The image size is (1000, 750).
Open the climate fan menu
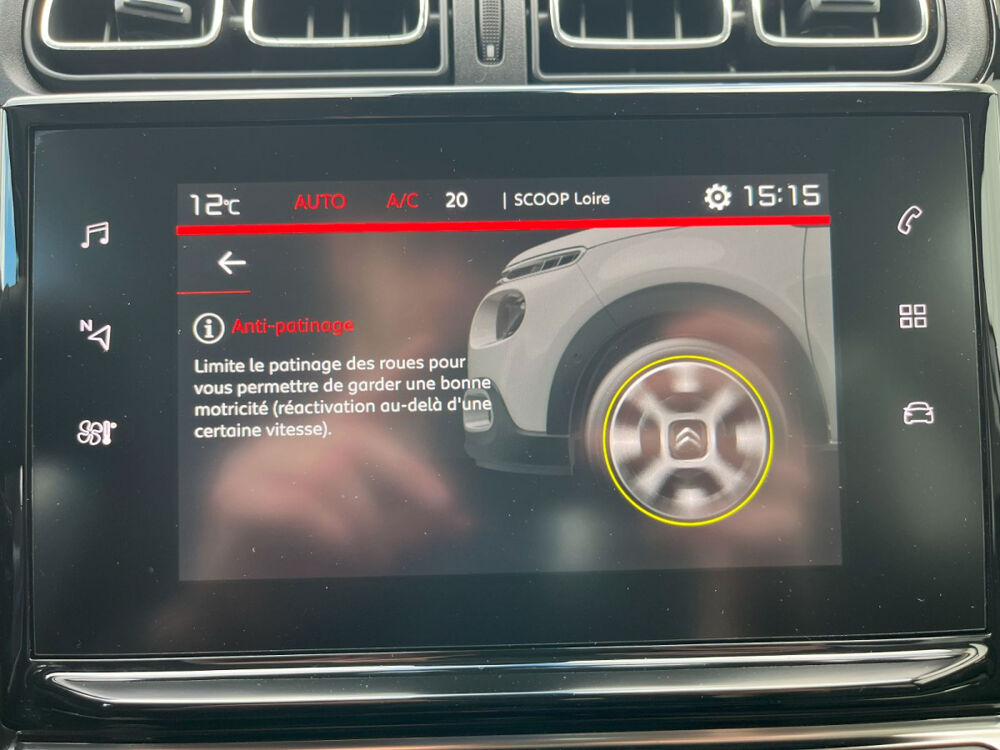pyautogui.click(x=96, y=432)
